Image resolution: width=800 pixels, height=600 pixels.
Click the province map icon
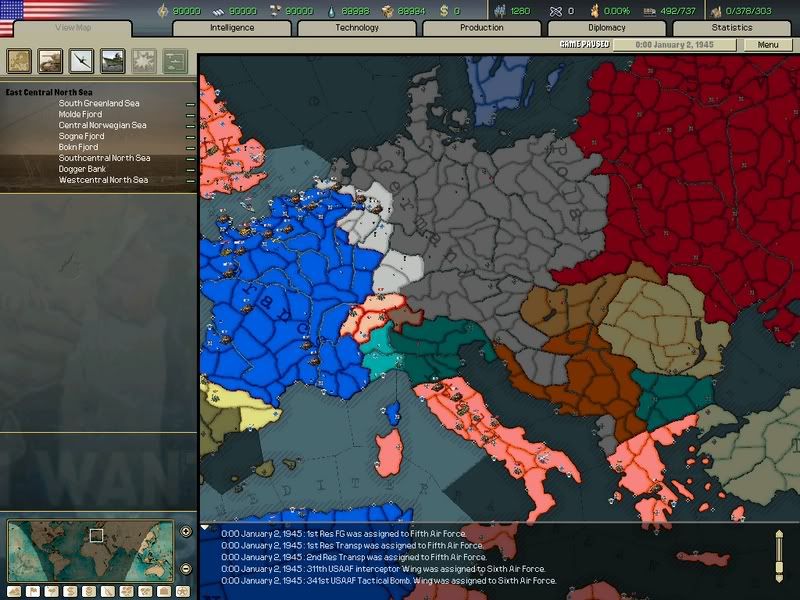pyautogui.click(x=20, y=61)
